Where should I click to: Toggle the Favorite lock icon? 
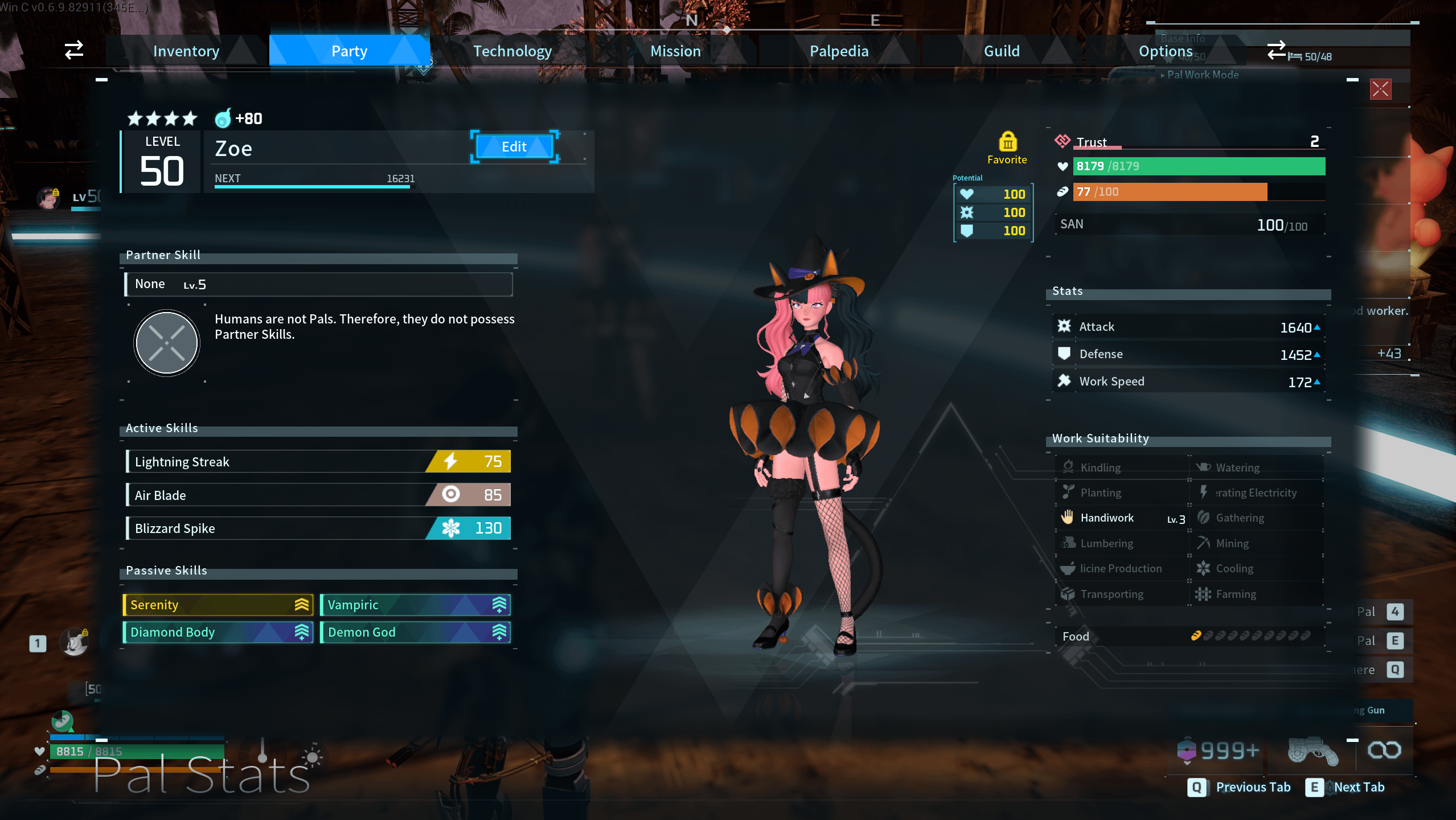pos(1007,142)
